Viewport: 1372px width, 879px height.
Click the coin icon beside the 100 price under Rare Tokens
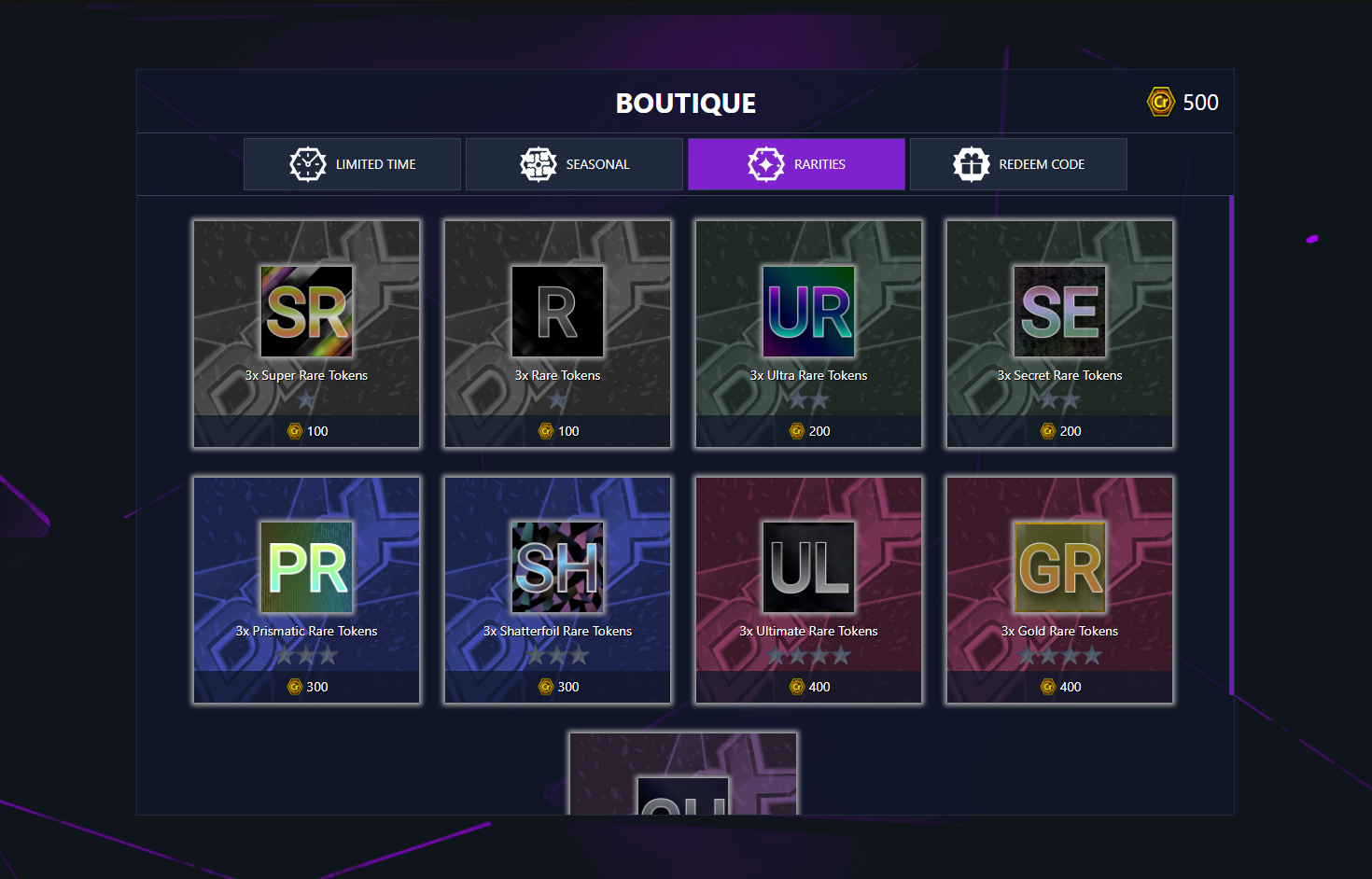click(543, 431)
